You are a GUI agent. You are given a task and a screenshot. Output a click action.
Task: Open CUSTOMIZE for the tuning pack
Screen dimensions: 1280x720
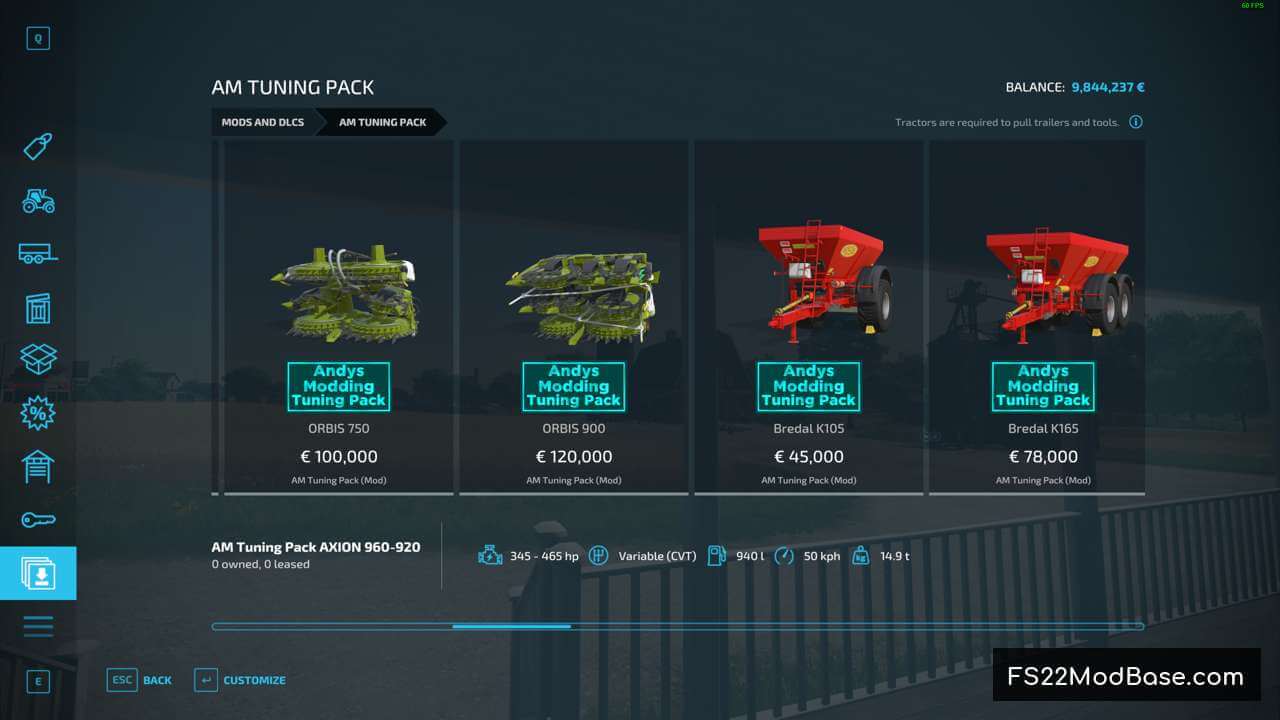[240, 680]
